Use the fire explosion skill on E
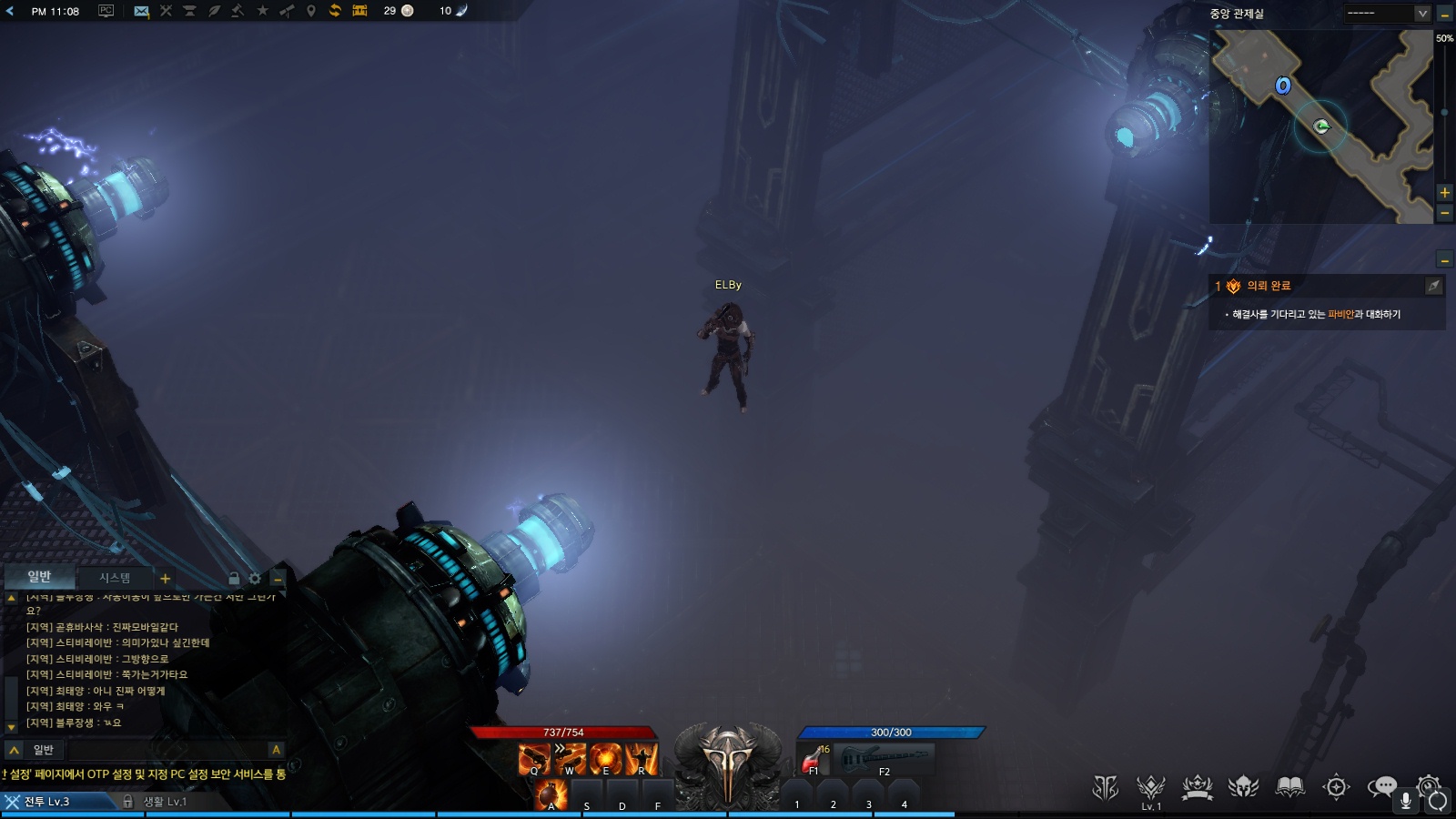 [605, 758]
